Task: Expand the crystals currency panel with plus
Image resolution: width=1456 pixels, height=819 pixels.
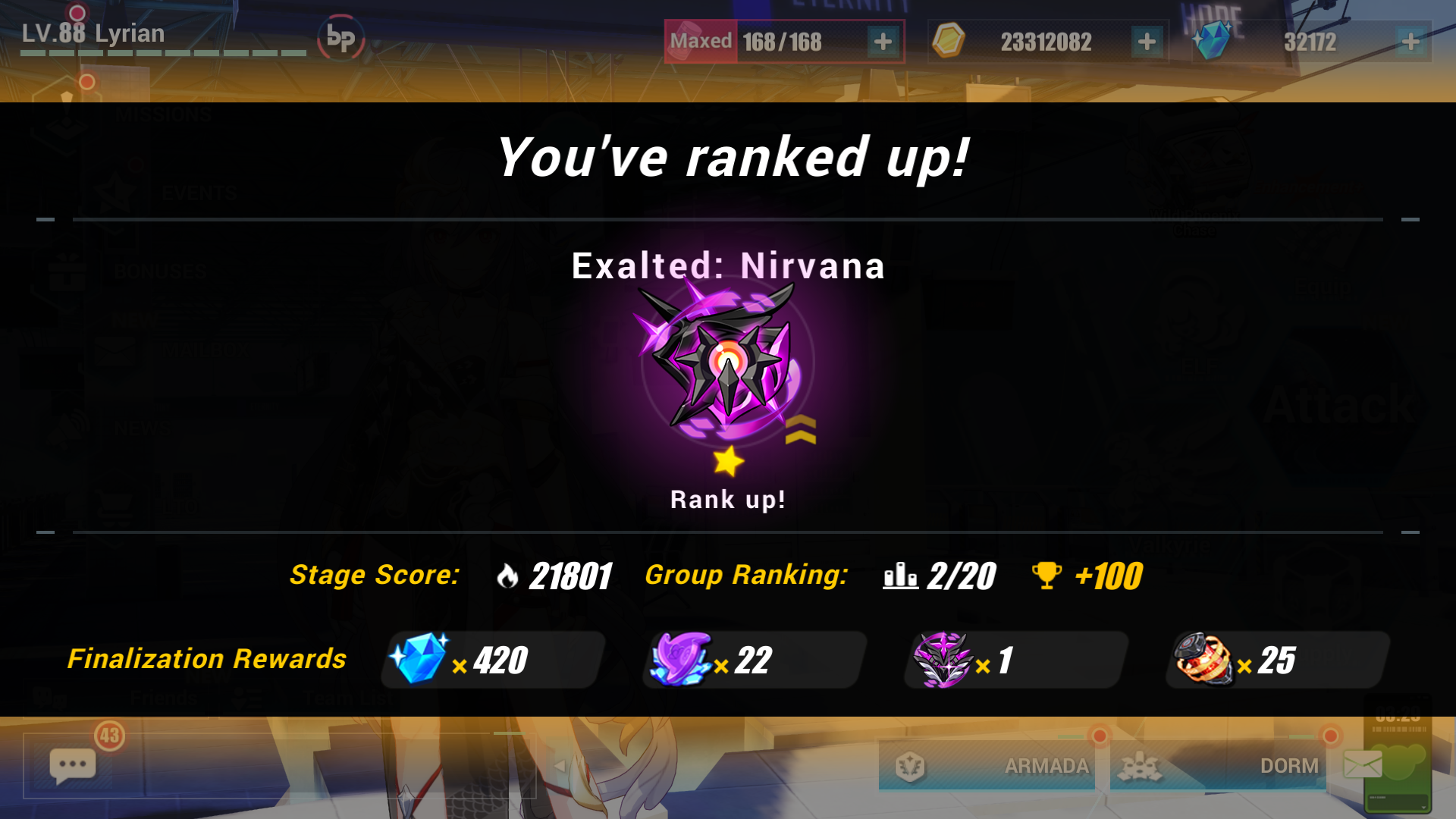Action: [x=1410, y=42]
